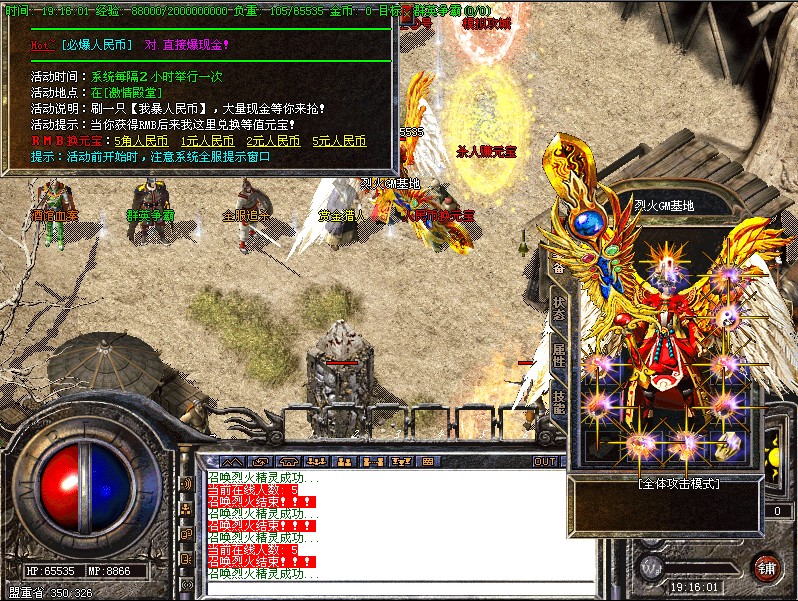Select the 1元人民币 exchange link
This screenshot has height=601, width=798.
pos(207,141)
